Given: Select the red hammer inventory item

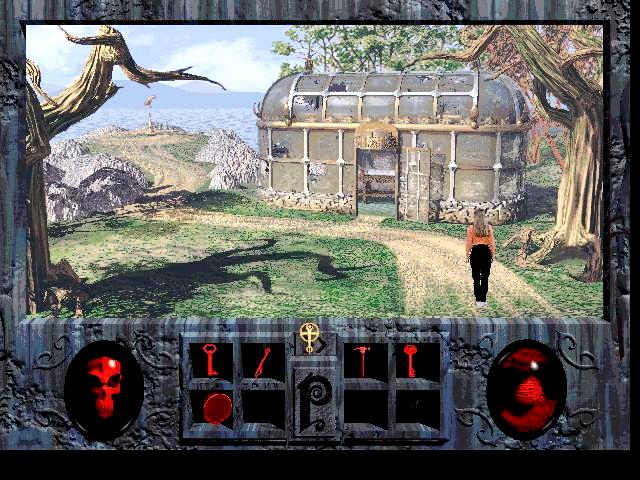Looking at the screenshot, I should pyautogui.click(x=366, y=361).
